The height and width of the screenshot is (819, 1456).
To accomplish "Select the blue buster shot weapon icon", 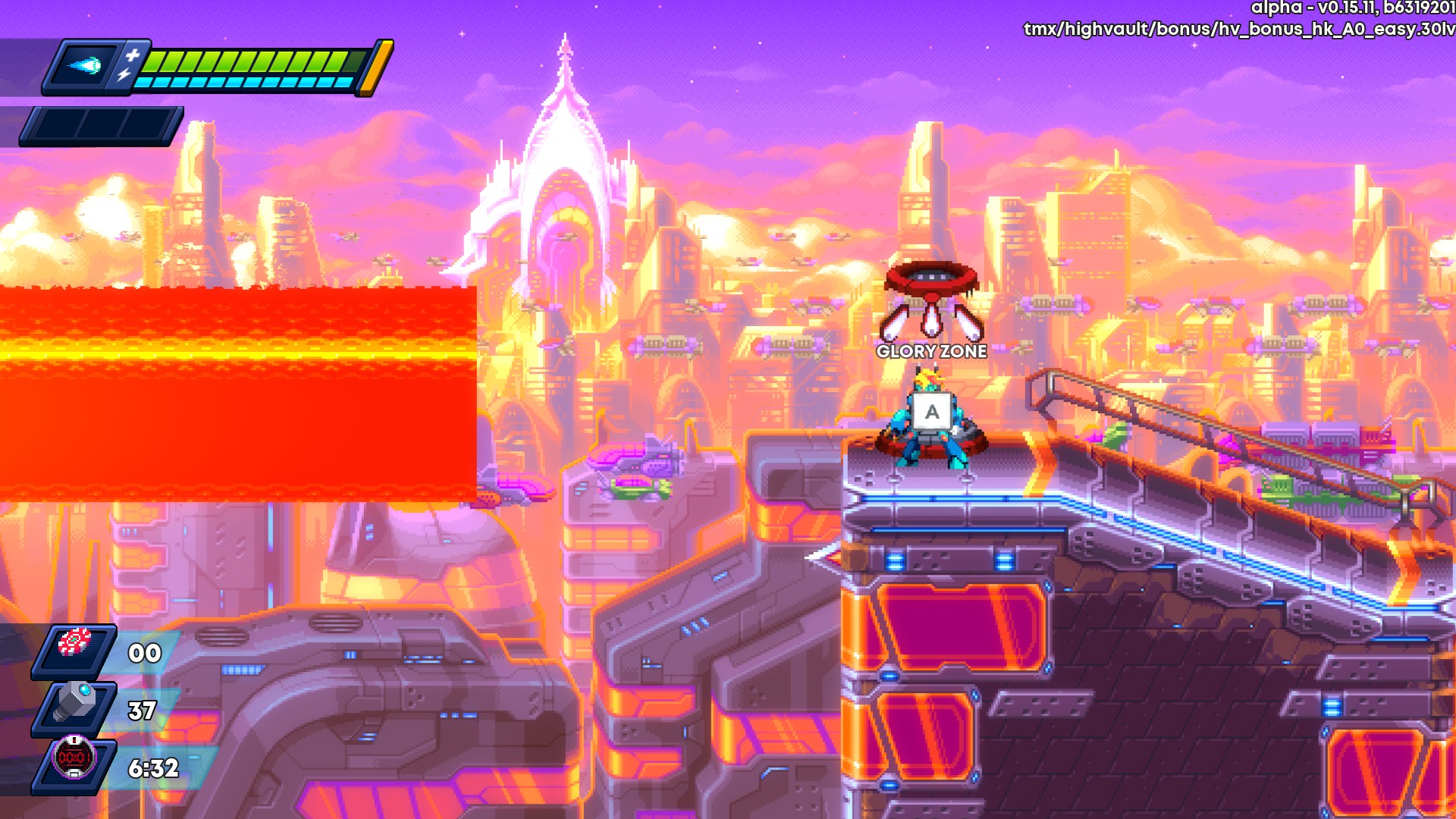I will coord(84,66).
